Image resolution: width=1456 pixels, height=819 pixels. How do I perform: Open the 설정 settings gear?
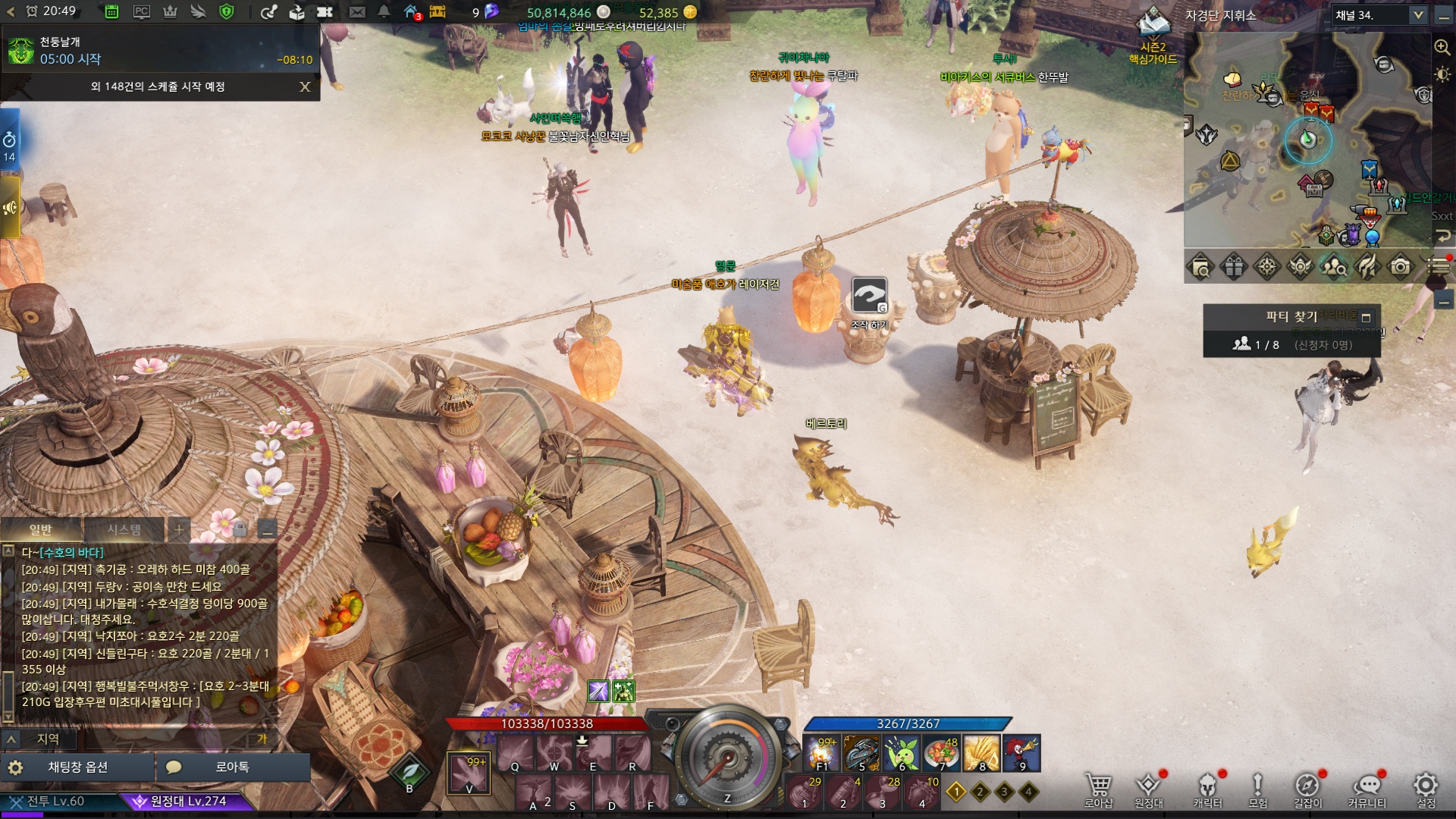tap(1426, 789)
